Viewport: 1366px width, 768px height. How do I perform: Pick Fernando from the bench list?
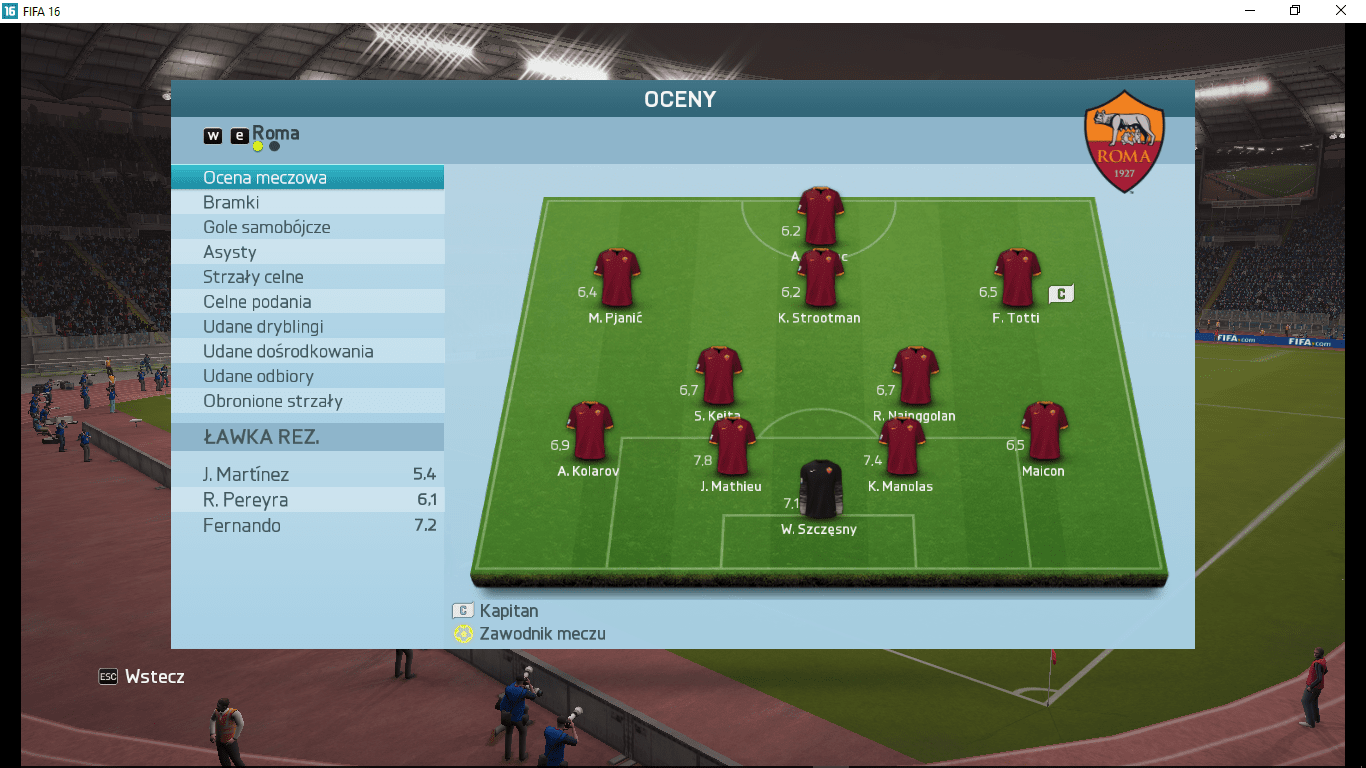(x=307, y=526)
